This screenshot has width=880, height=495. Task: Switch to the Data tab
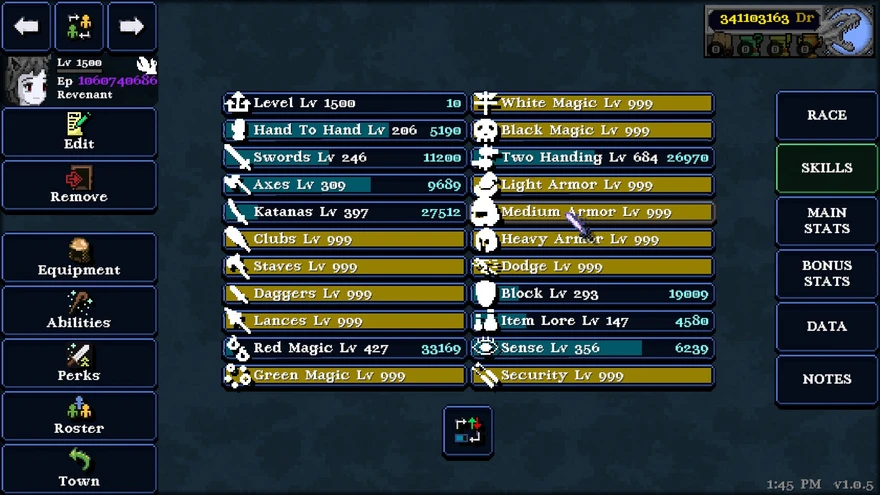827,326
